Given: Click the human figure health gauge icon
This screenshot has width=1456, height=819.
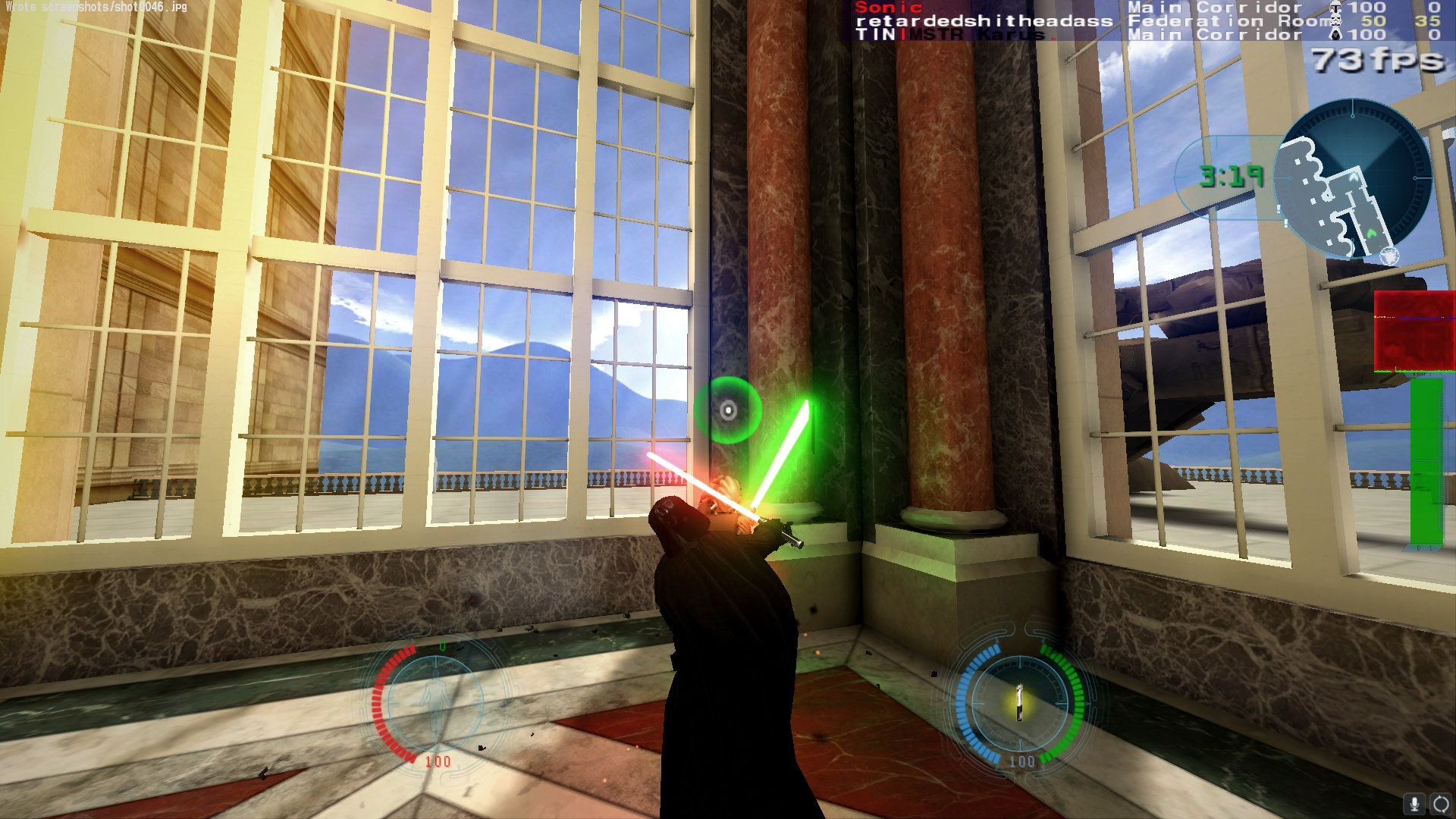Looking at the screenshot, I should point(435,703).
